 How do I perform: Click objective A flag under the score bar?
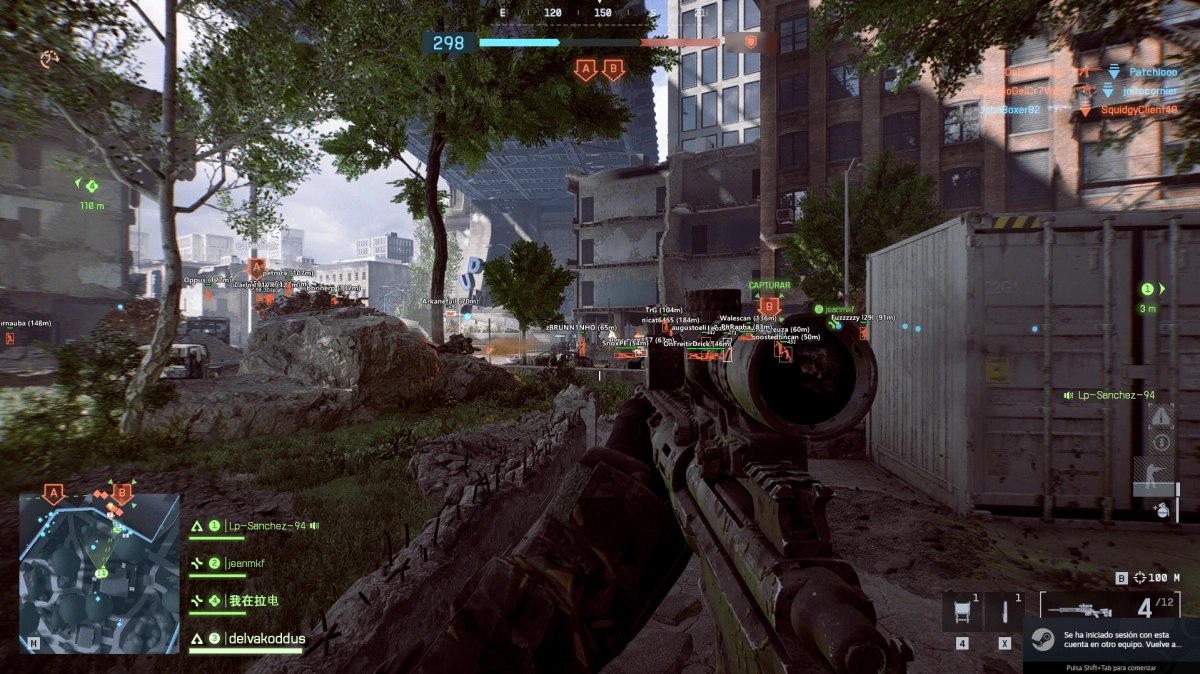coord(585,70)
